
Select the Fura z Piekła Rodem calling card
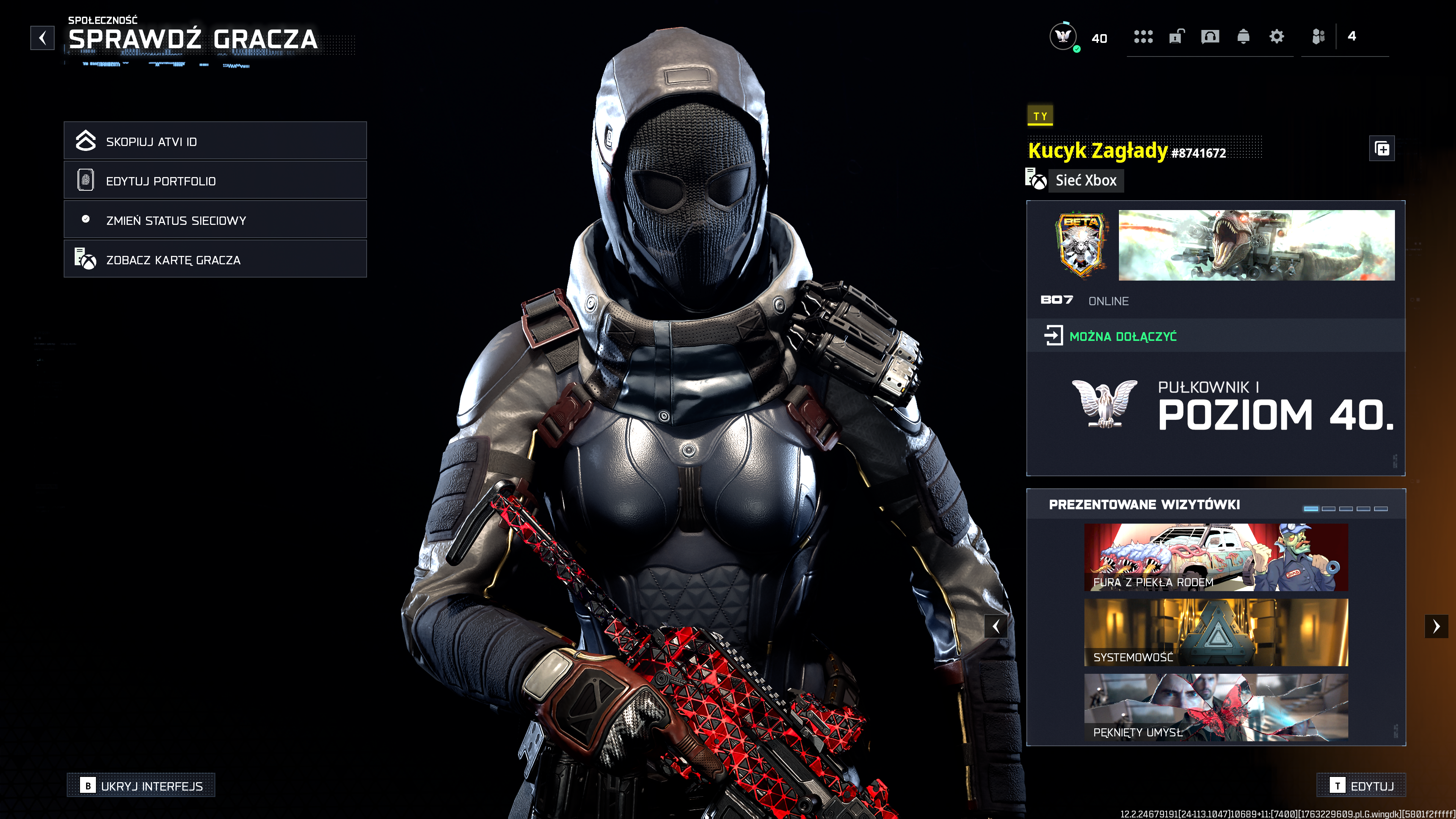[x=1216, y=557]
